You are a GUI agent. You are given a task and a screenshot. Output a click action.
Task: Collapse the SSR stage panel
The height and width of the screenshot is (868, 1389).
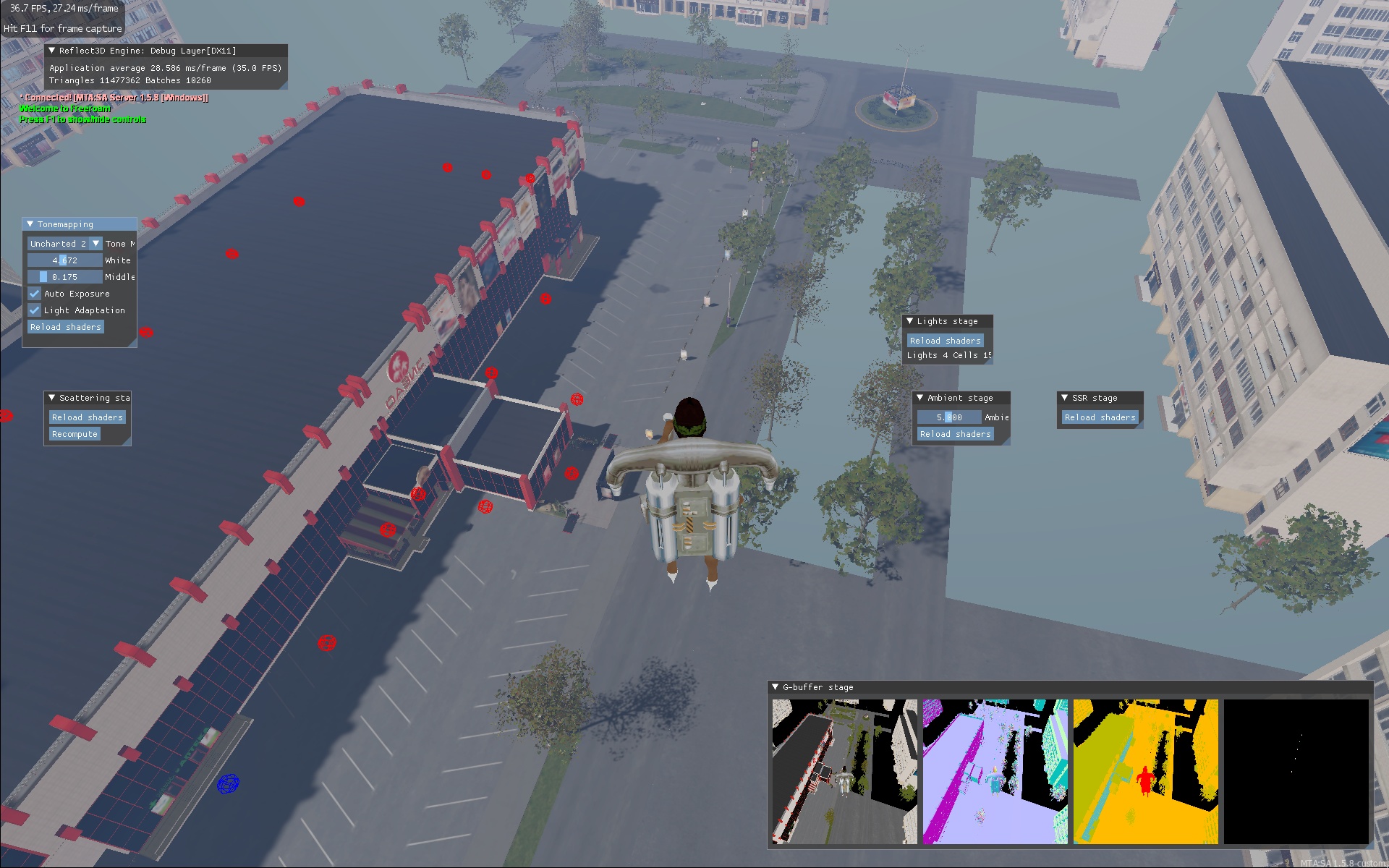coord(1065,398)
